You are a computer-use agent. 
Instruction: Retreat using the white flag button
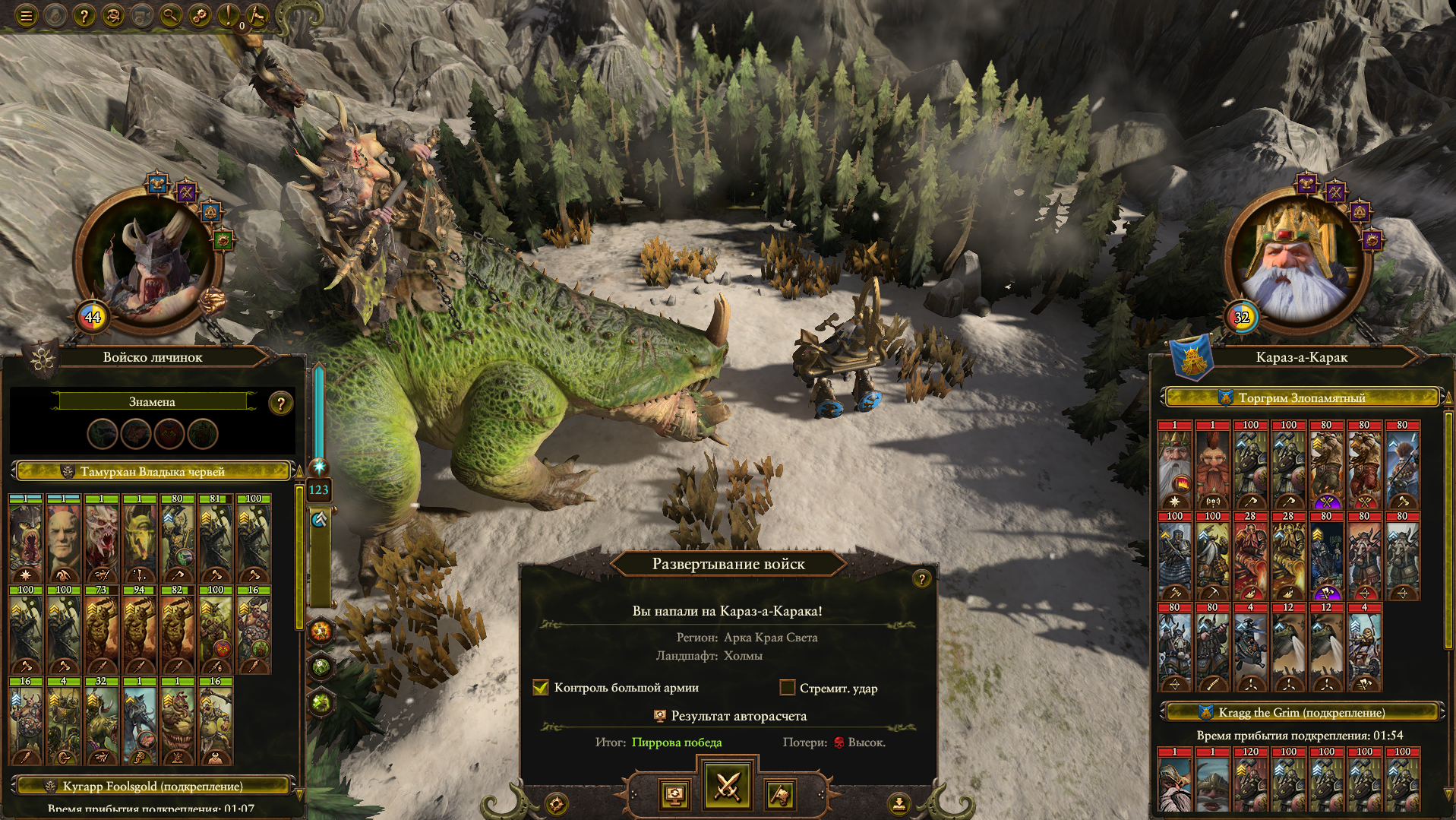click(x=780, y=795)
